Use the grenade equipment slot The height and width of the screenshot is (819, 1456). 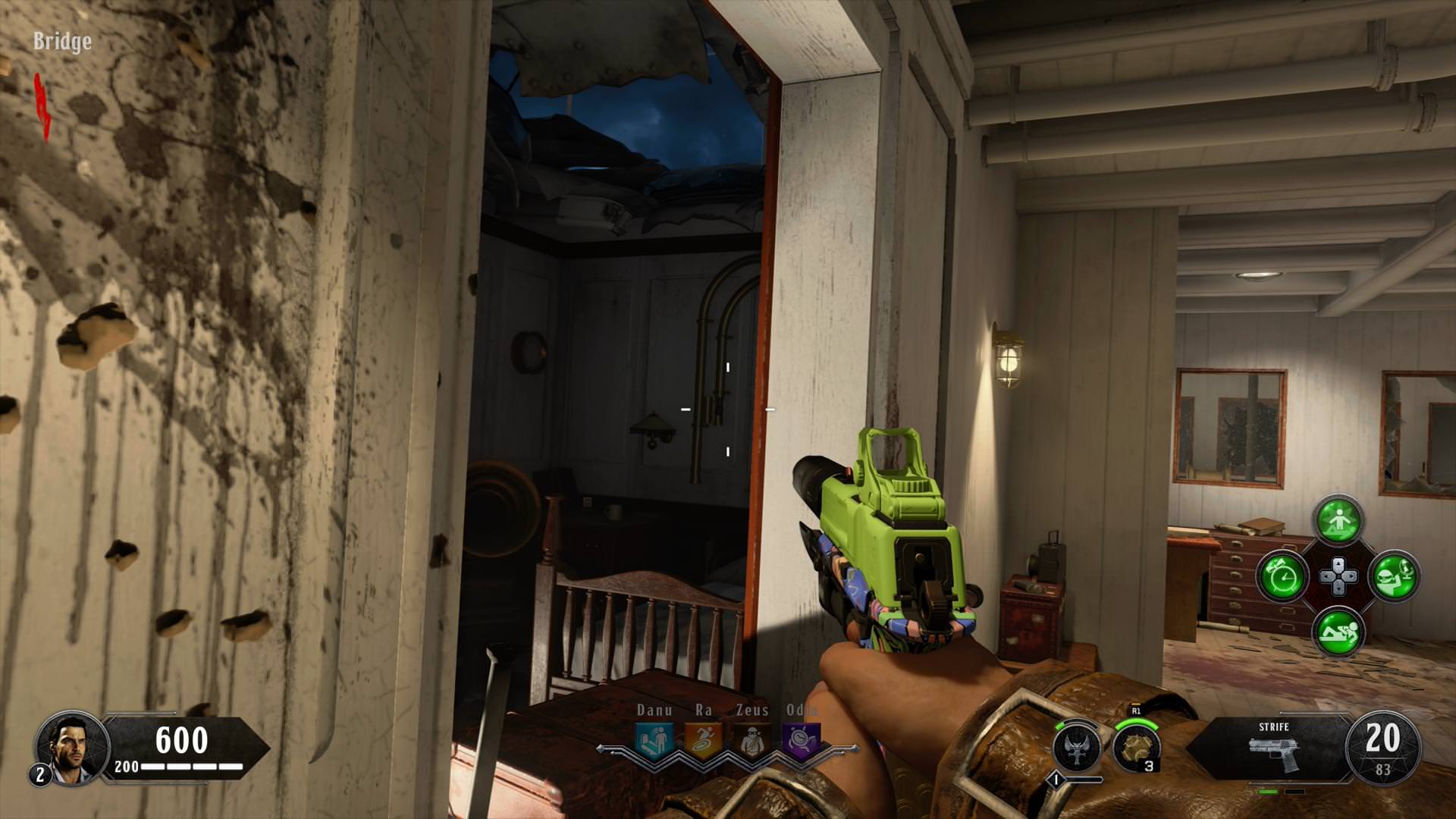coord(1137,747)
